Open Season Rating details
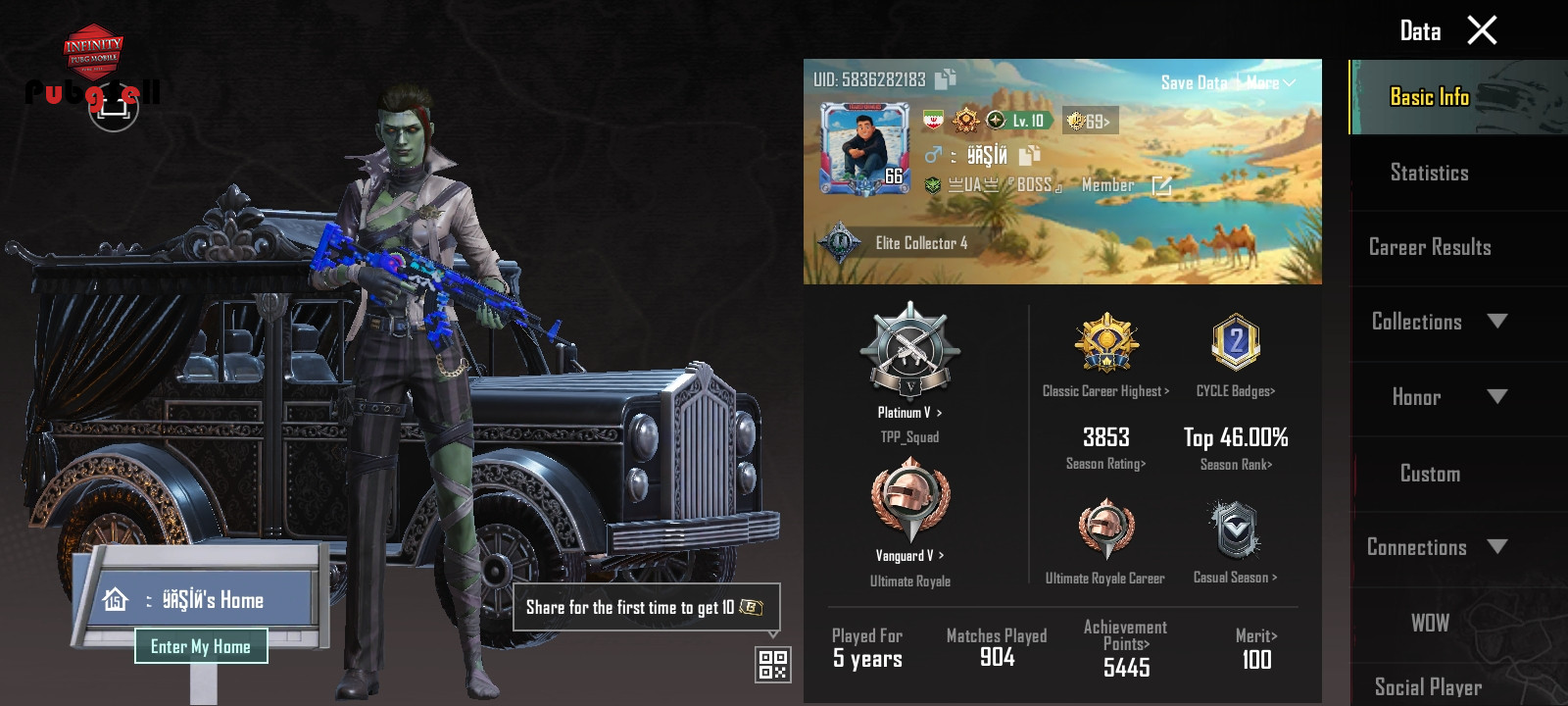The image size is (1568, 706). click(1105, 464)
